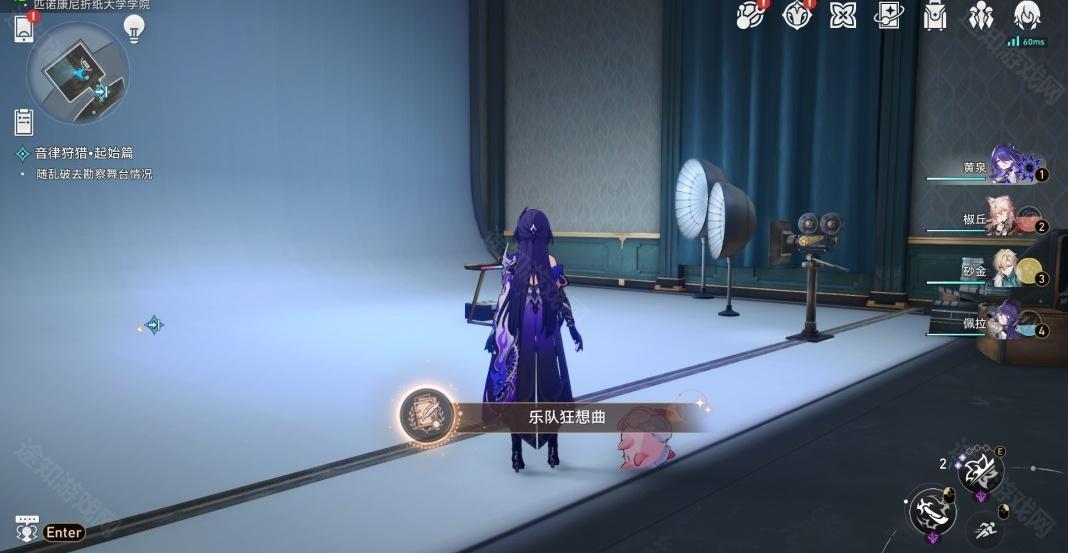Select the 音律狩猎•起始篇 quest tracker
The image size is (1068, 553).
click(84, 153)
